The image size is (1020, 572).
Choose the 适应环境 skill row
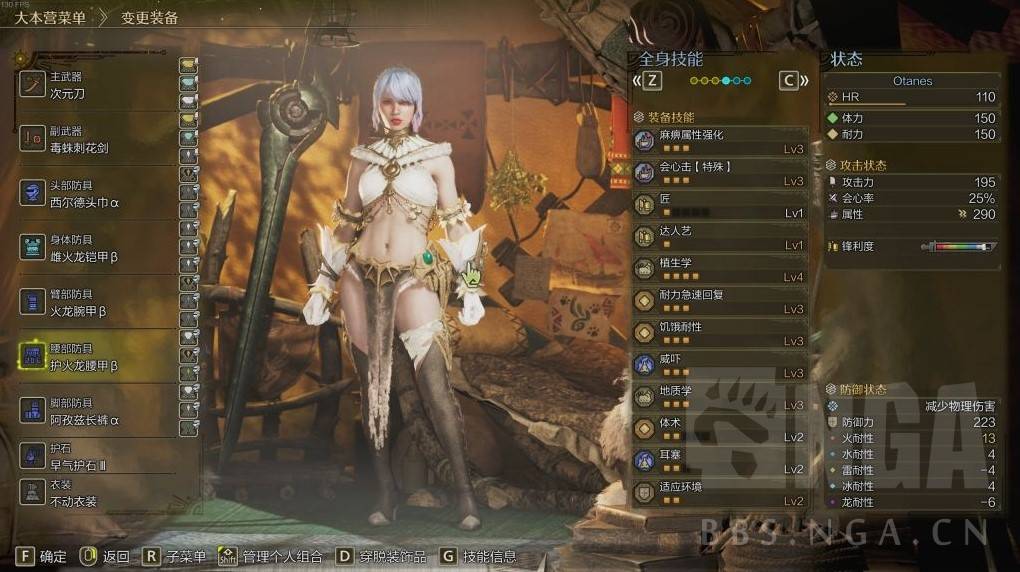[x=720, y=493]
